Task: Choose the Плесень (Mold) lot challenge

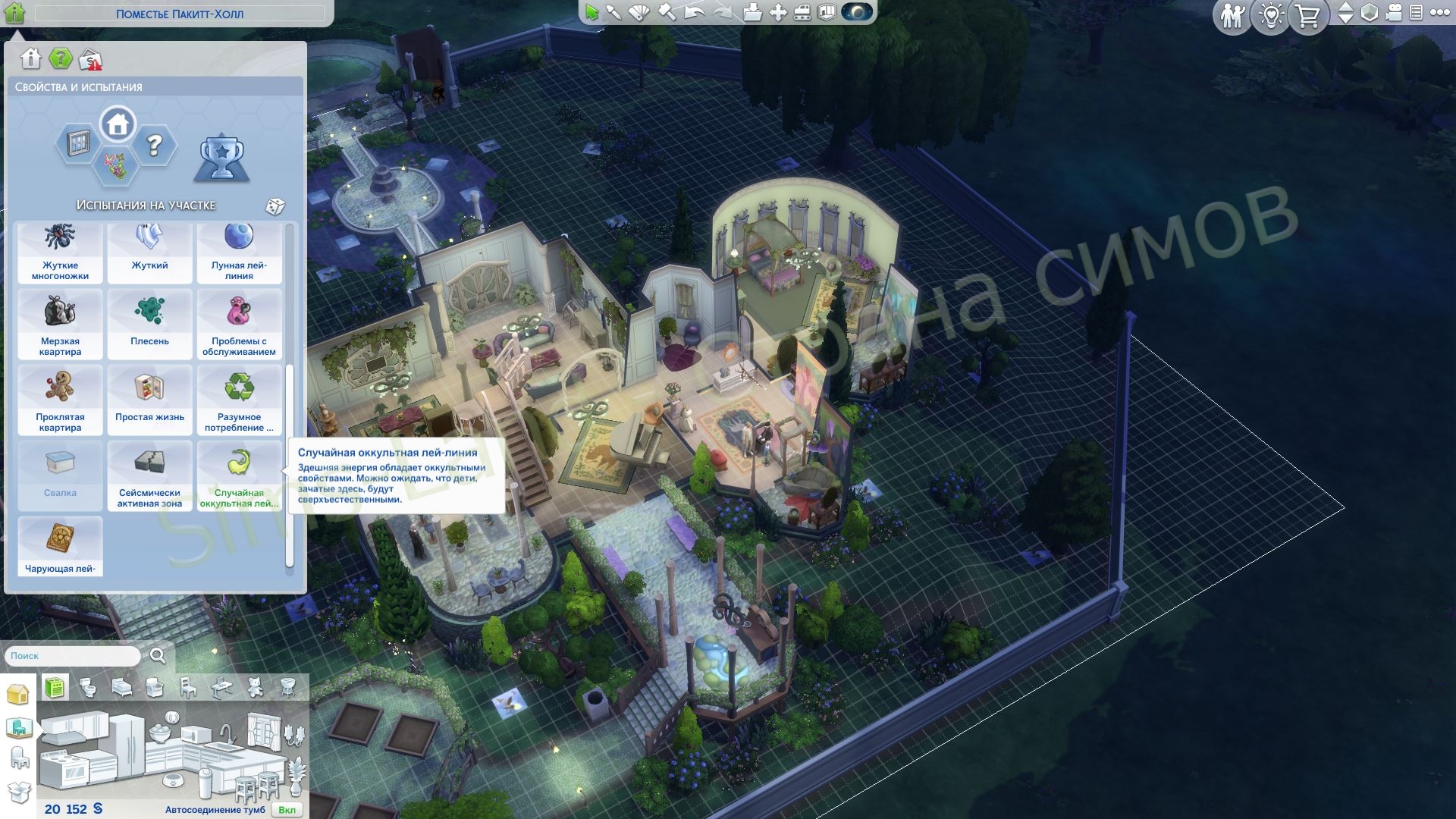Action: click(x=149, y=323)
